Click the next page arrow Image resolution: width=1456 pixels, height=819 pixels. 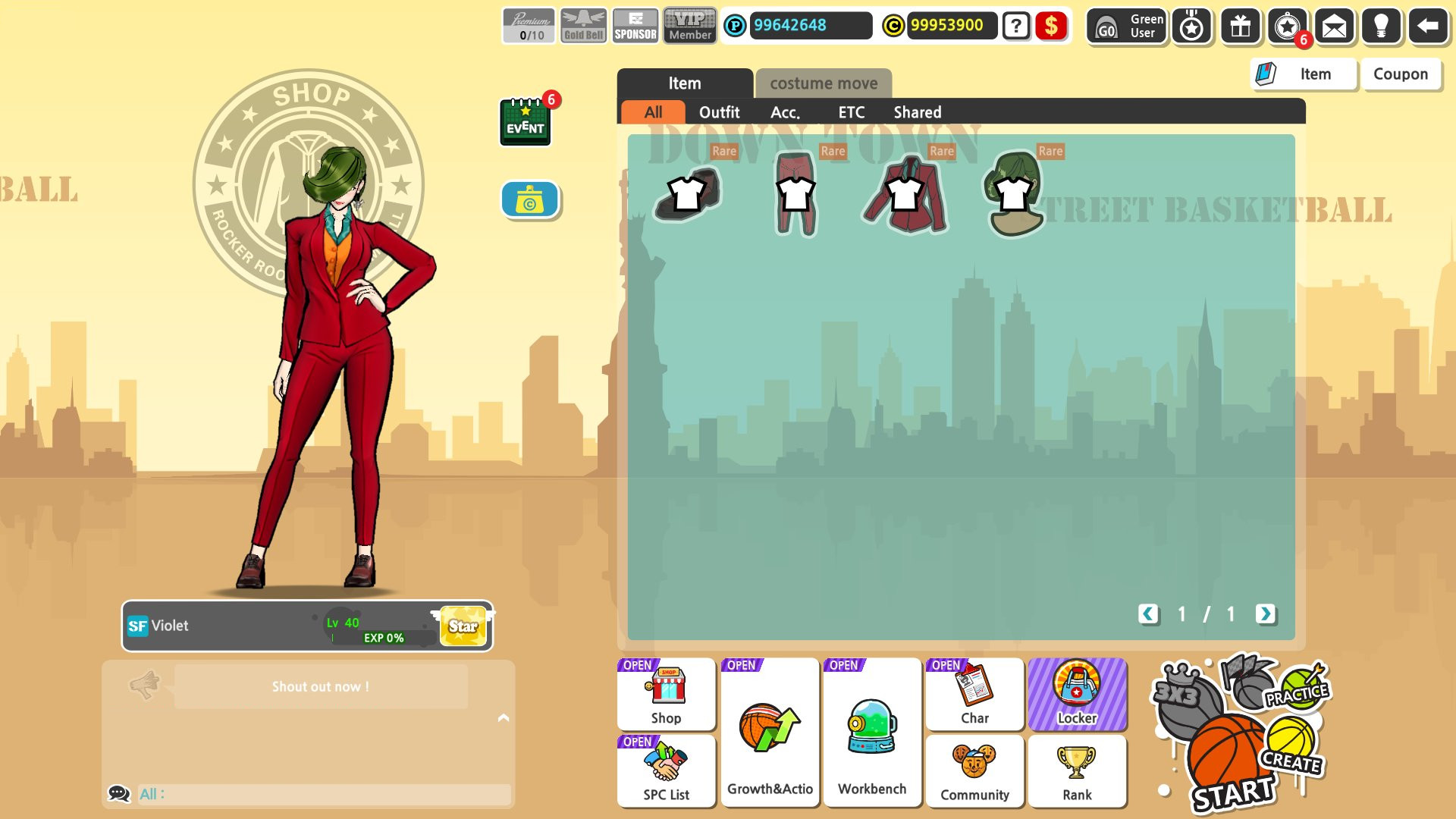tap(1265, 615)
